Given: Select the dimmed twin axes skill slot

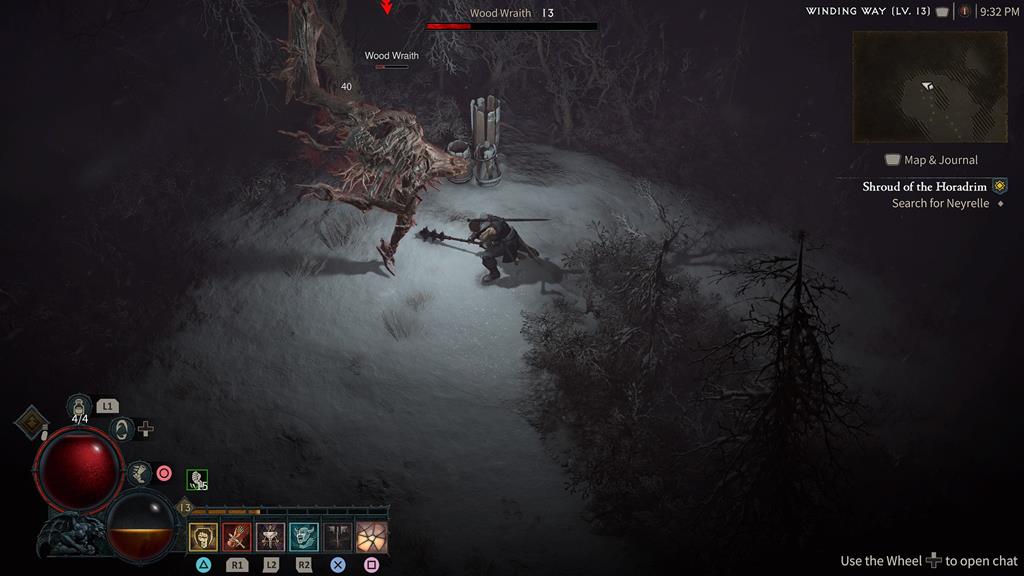Looking at the screenshot, I should click(338, 537).
